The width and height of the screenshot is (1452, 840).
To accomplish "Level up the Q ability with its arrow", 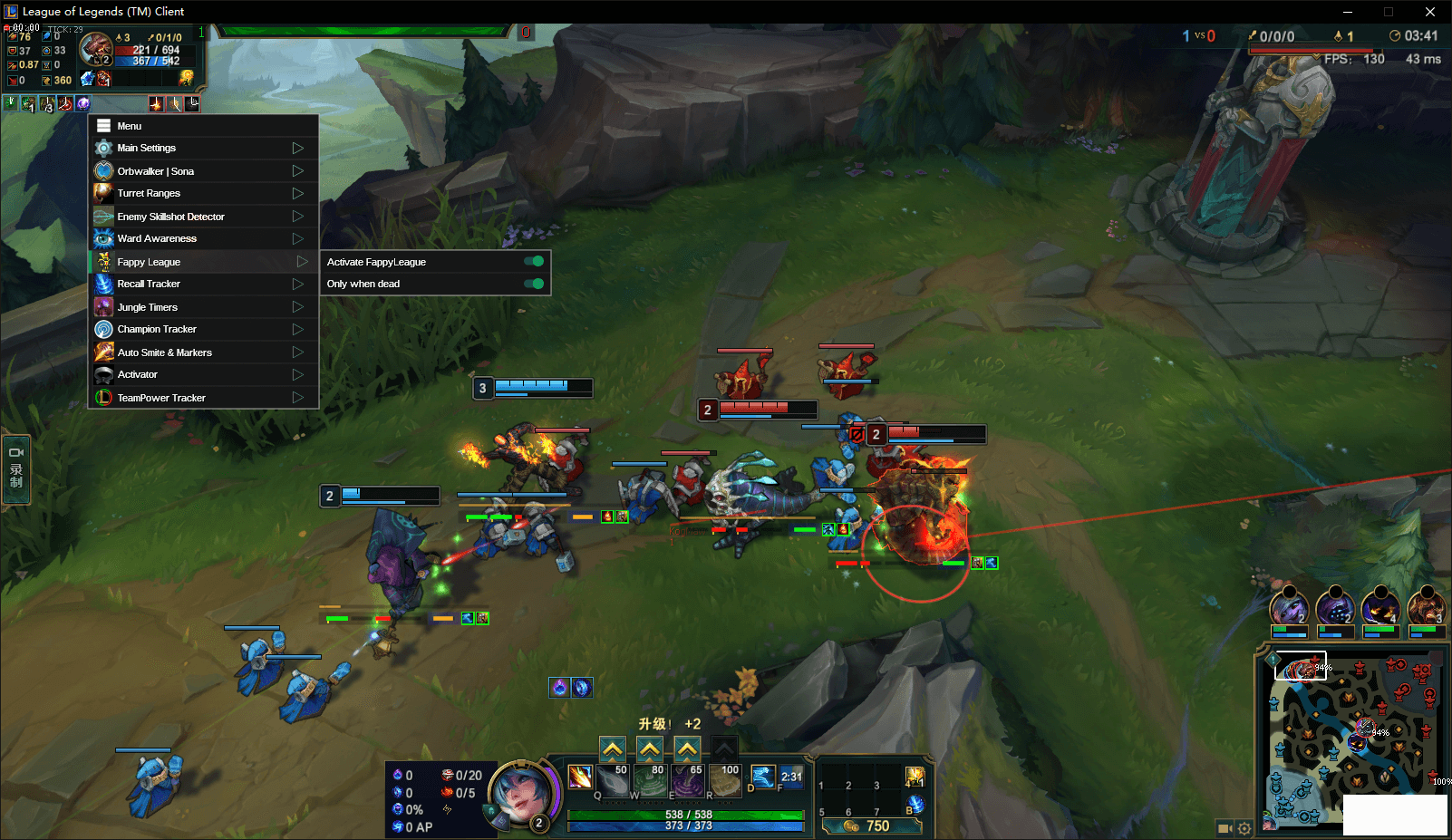I will pos(613,749).
